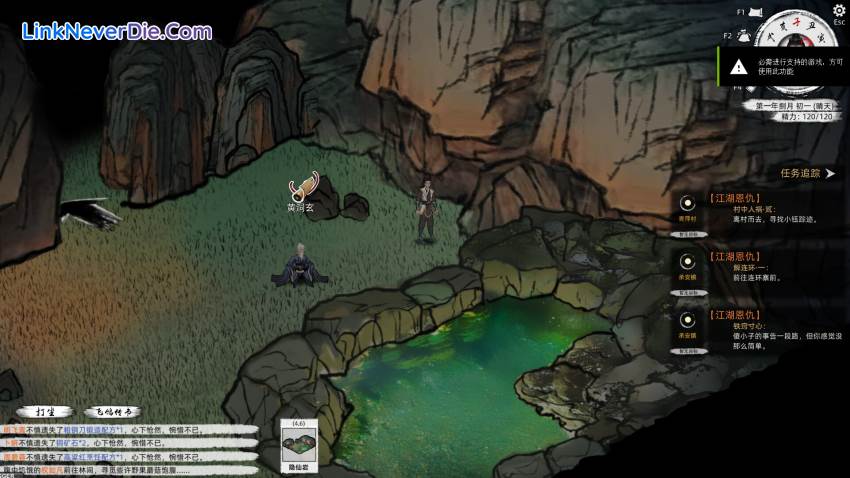Screen dimensions: 850x478
Task: Open the scroll icon beside F1
Action: [762, 12]
